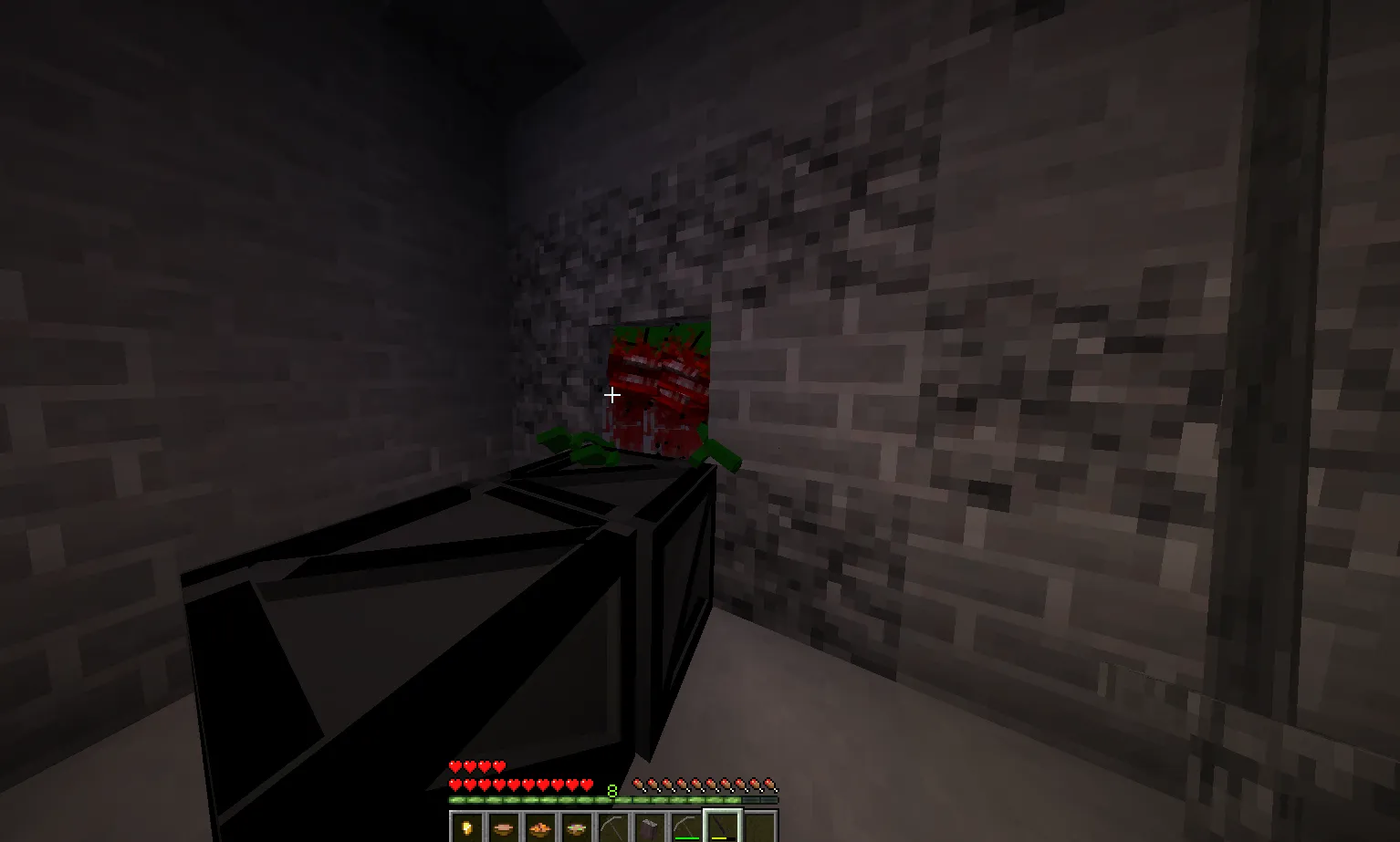
Task: Select the fishing rod in hotbar slot five
Action: click(x=613, y=826)
